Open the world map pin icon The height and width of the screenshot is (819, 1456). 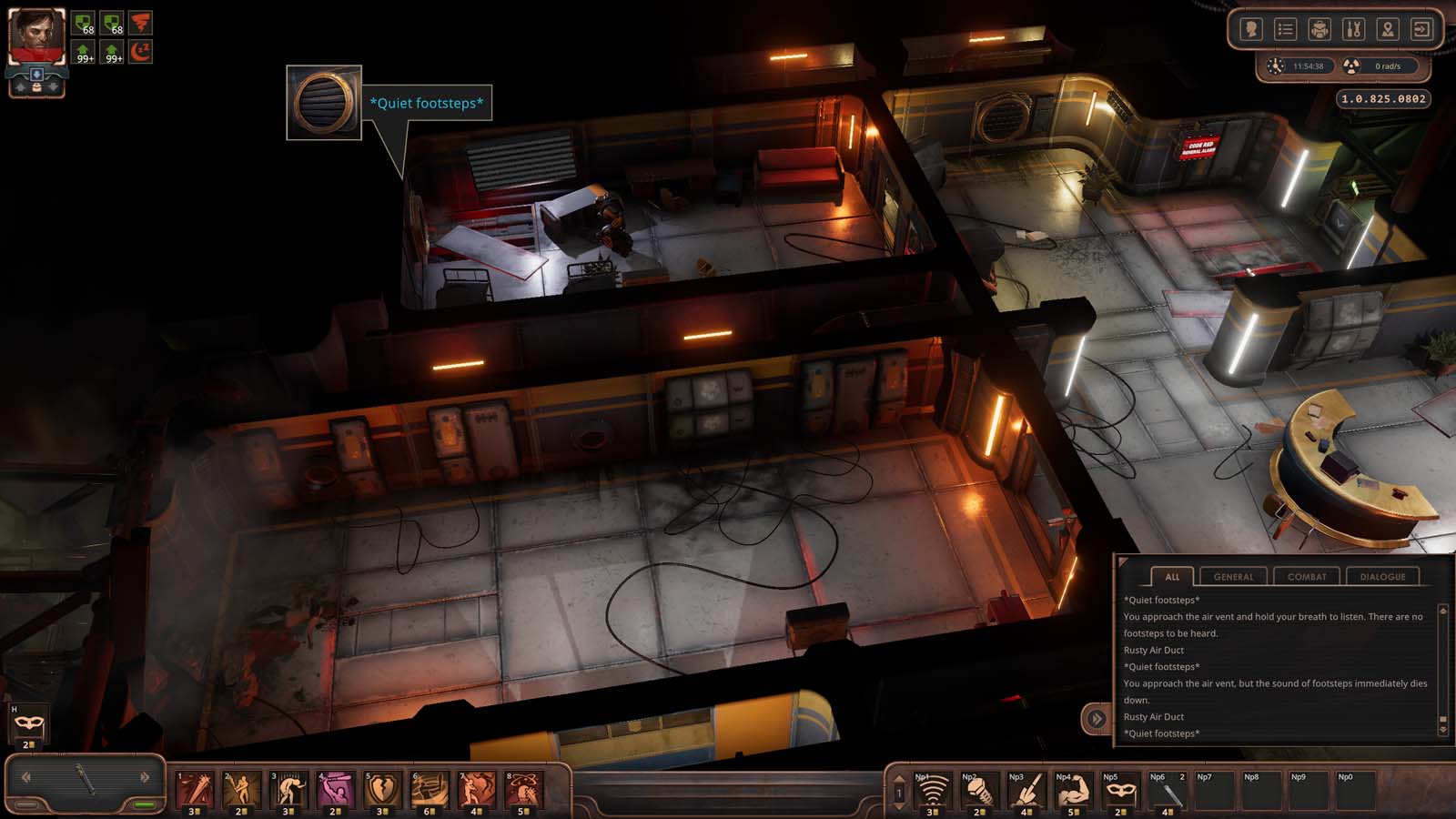(x=1387, y=28)
